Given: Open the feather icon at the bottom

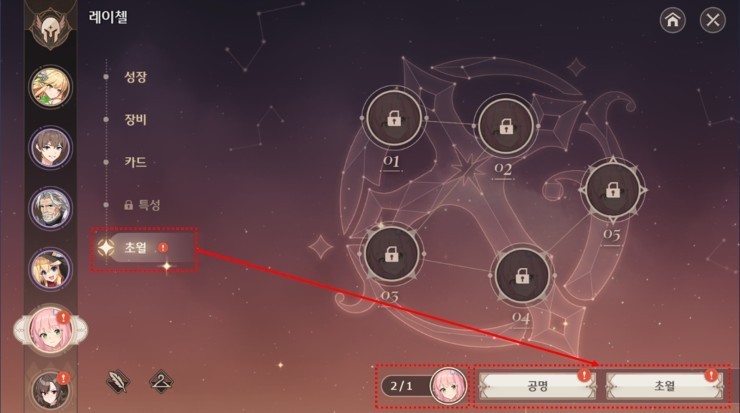Looking at the screenshot, I should coord(118,380).
